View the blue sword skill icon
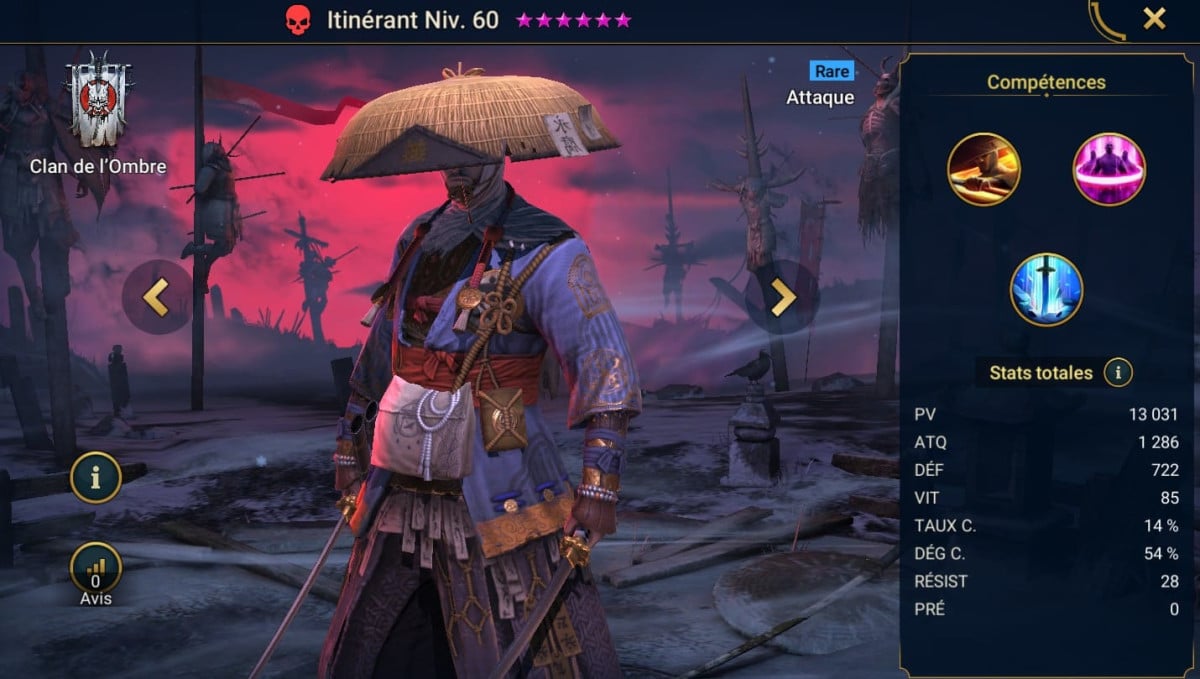1200x679 pixels. [1046, 289]
